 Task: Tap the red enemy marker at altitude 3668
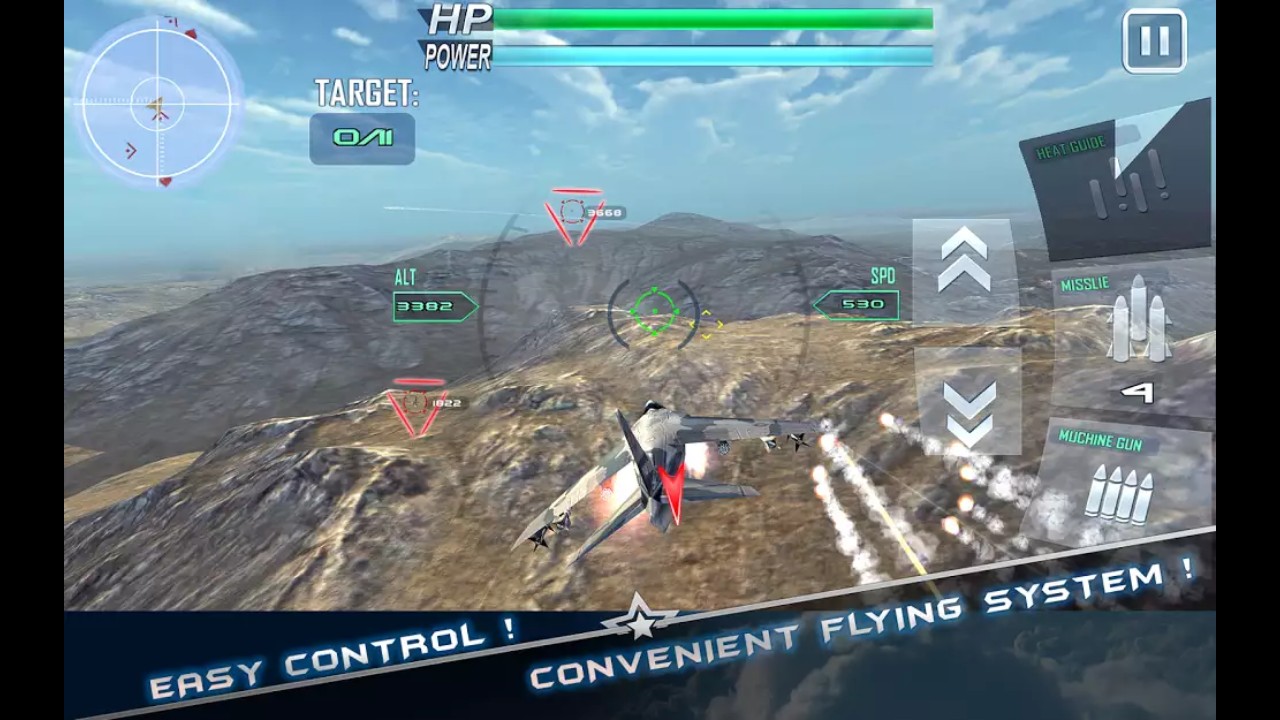572,210
